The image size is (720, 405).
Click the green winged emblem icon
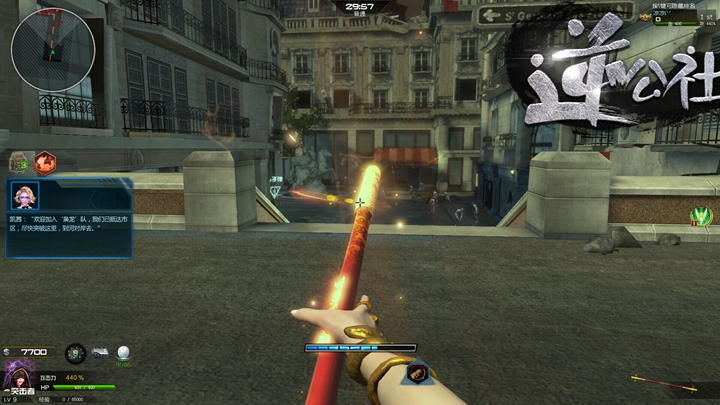click(x=701, y=215)
